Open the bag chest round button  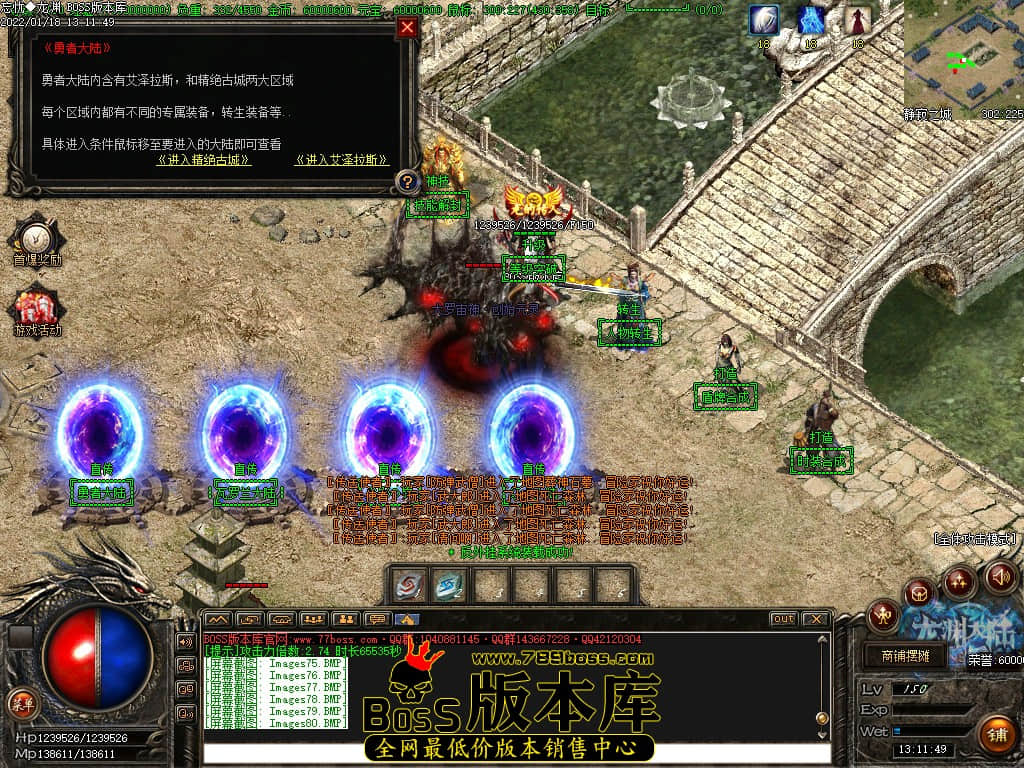(919, 592)
